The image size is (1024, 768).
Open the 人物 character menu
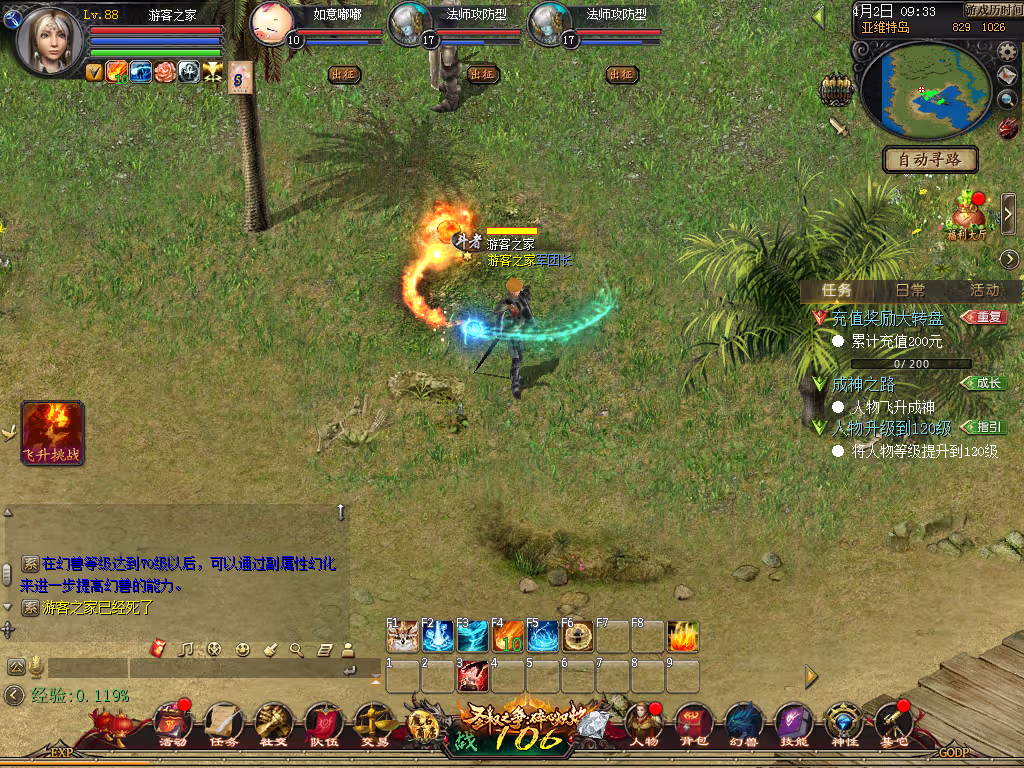tap(642, 723)
